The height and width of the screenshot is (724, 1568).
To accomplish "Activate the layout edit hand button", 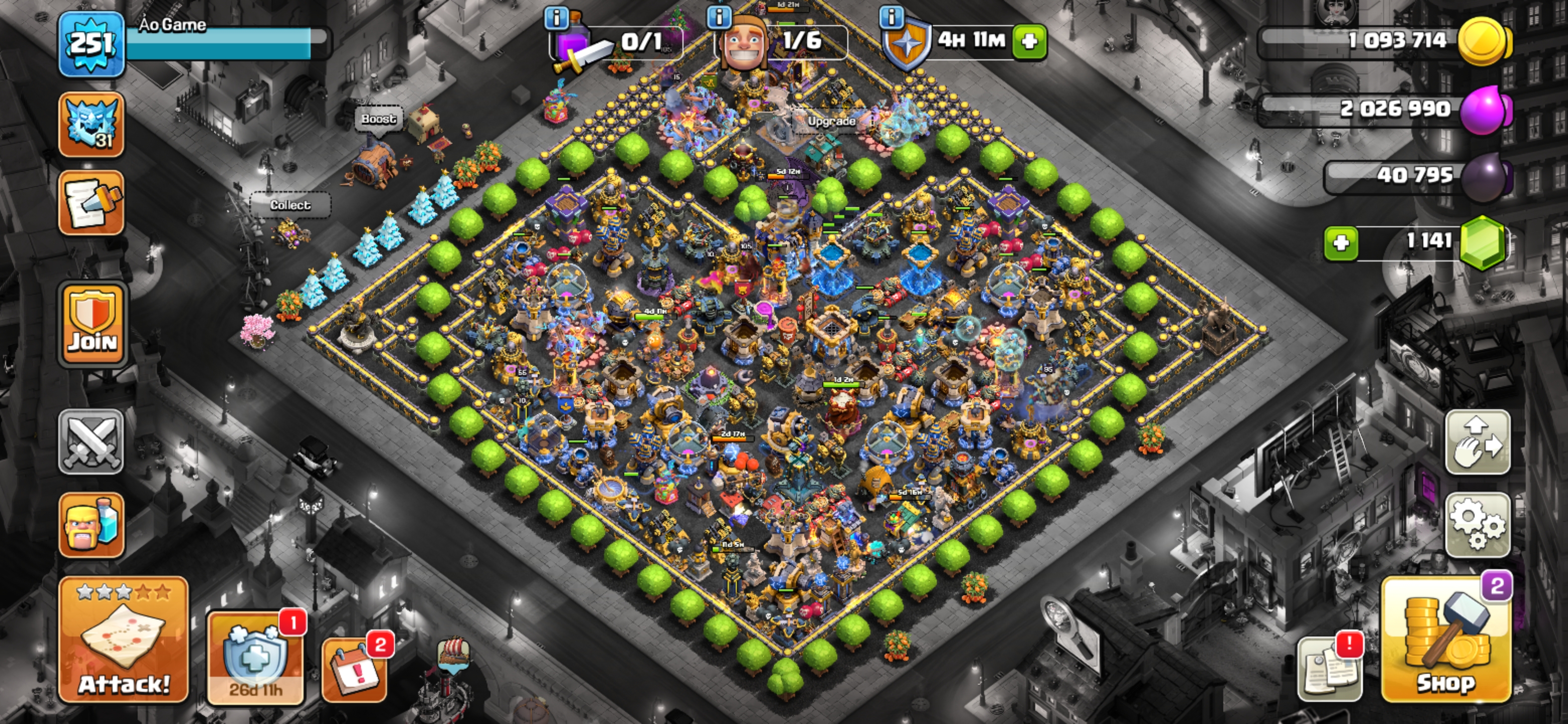I will pyautogui.click(x=1478, y=442).
